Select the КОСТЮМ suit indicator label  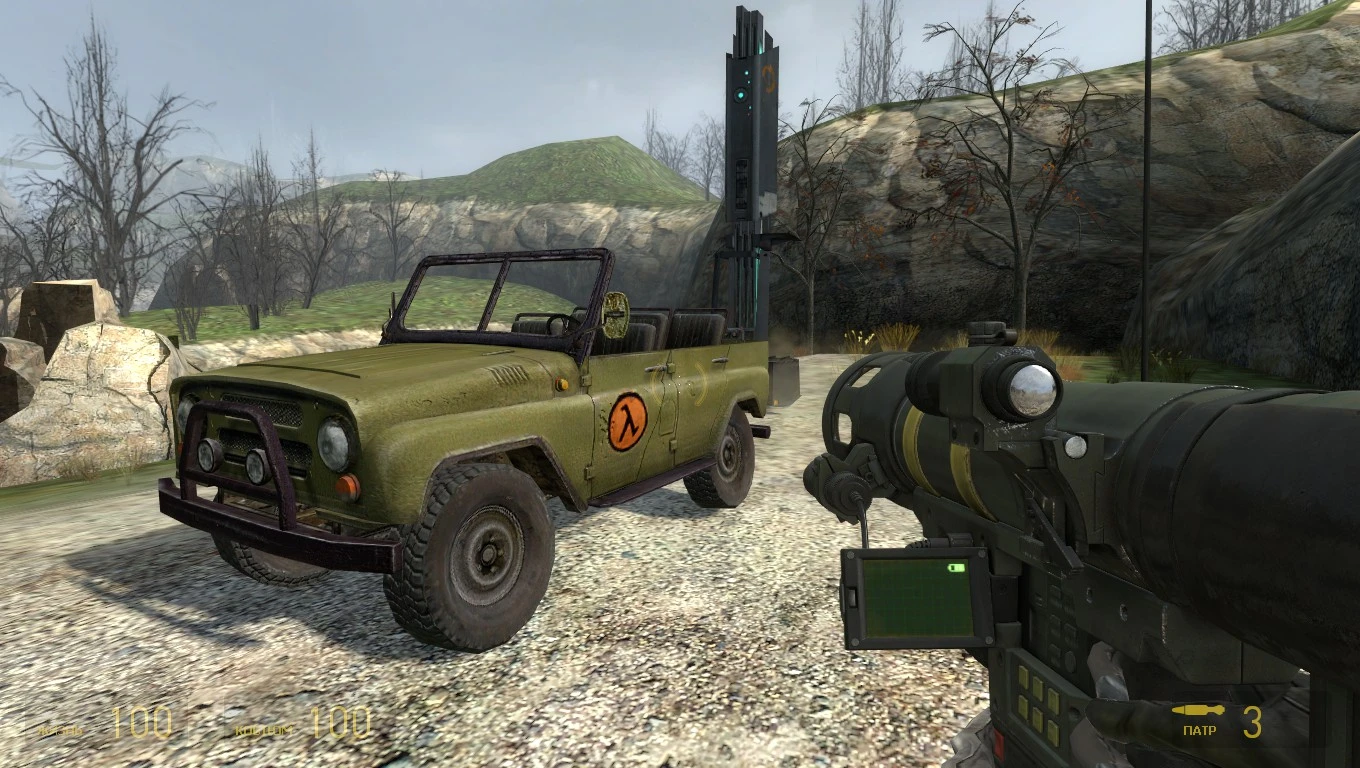(262, 731)
